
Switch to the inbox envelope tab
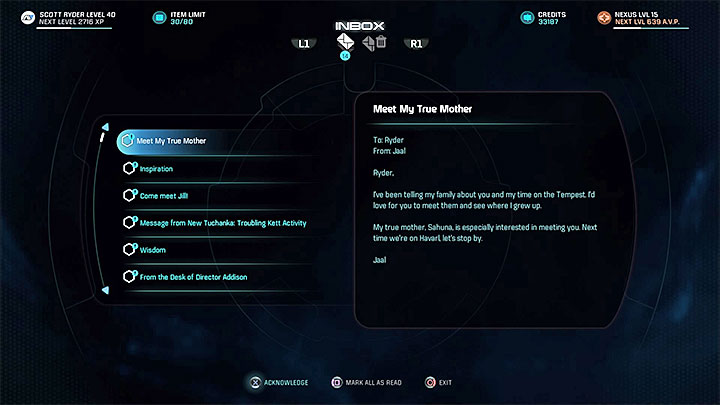tap(346, 42)
